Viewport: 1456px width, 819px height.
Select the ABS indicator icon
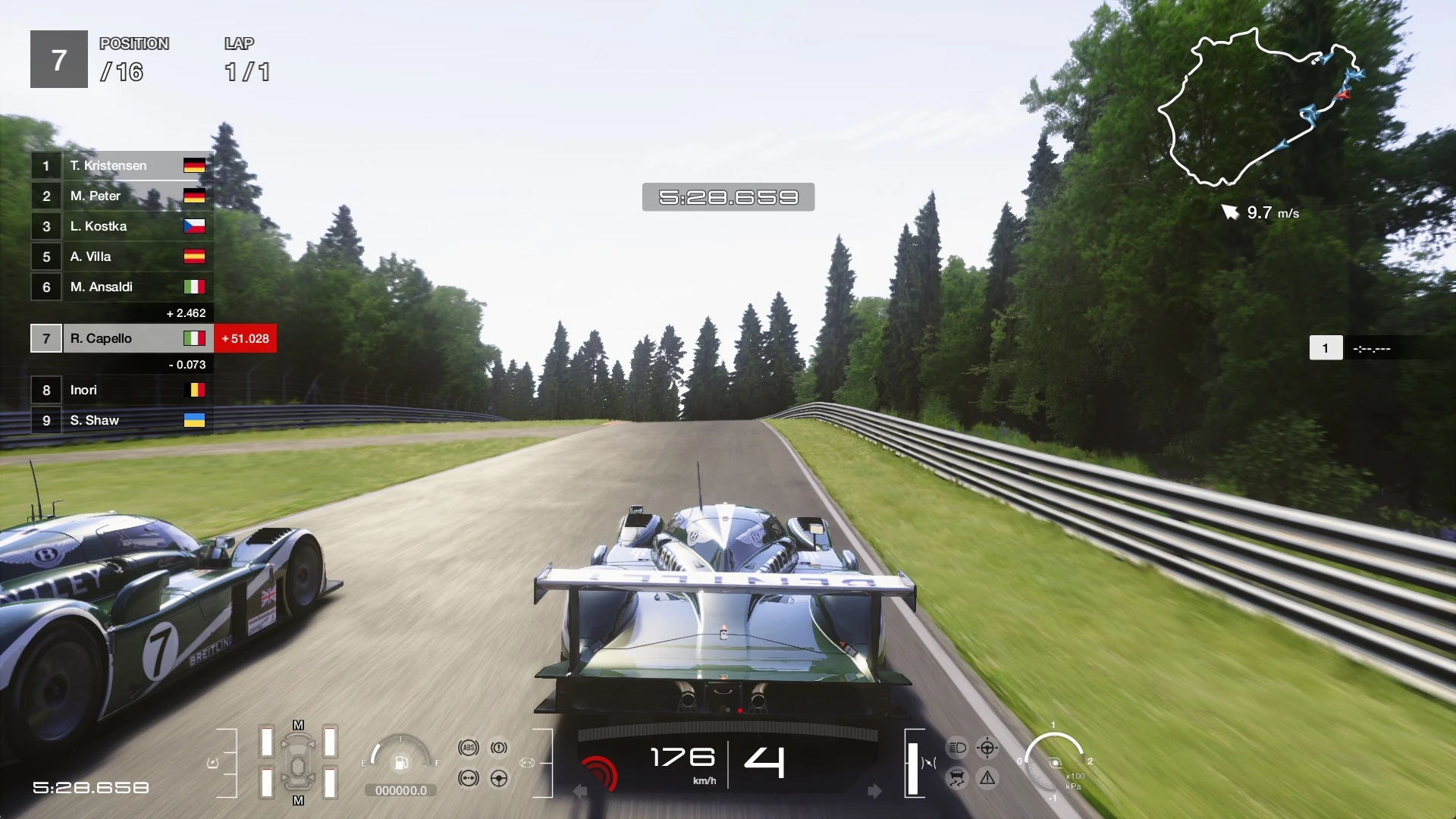click(469, 747)
